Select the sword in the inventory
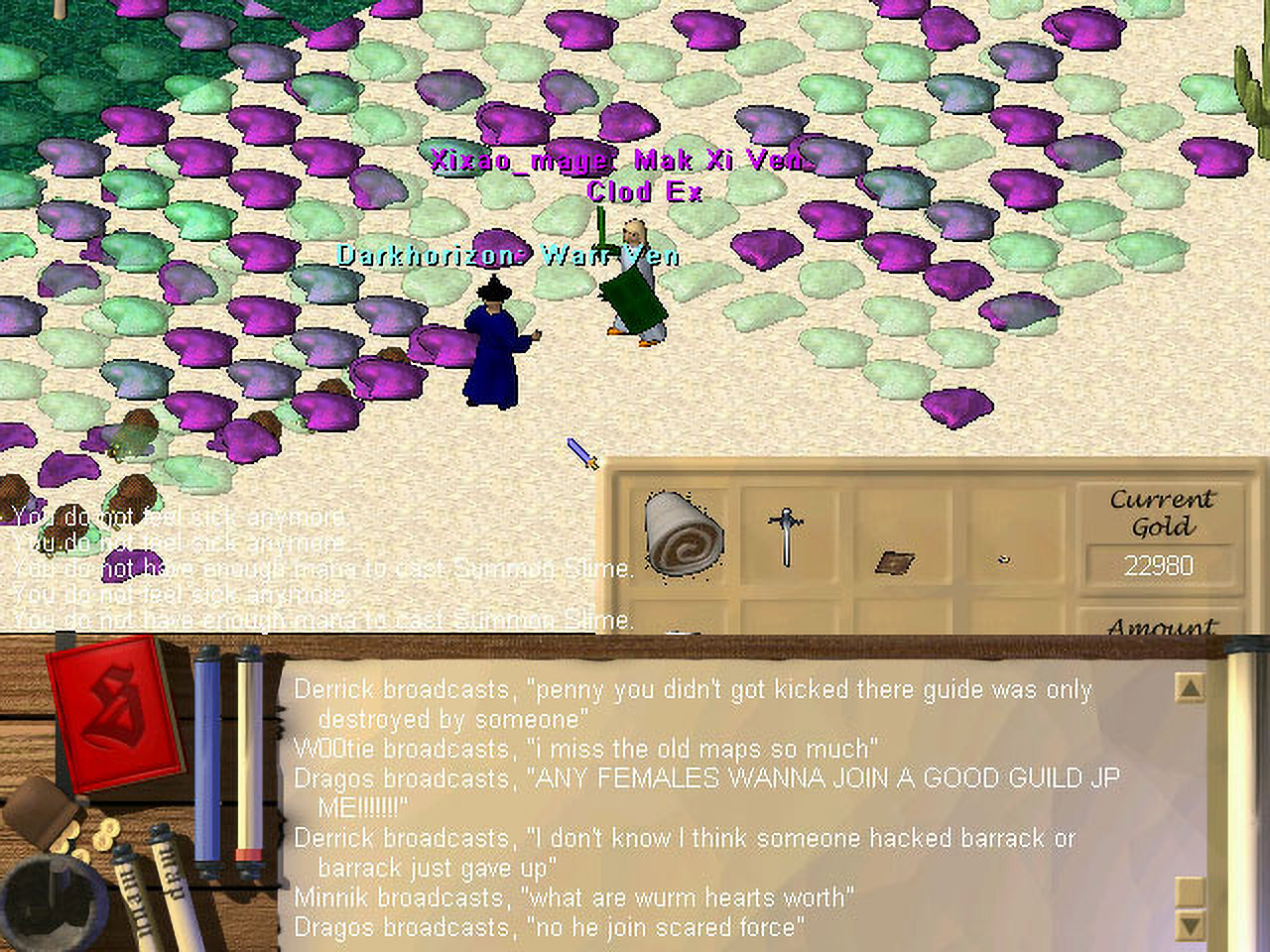This screenshot has width=1270, height=952. coord(786,535)
